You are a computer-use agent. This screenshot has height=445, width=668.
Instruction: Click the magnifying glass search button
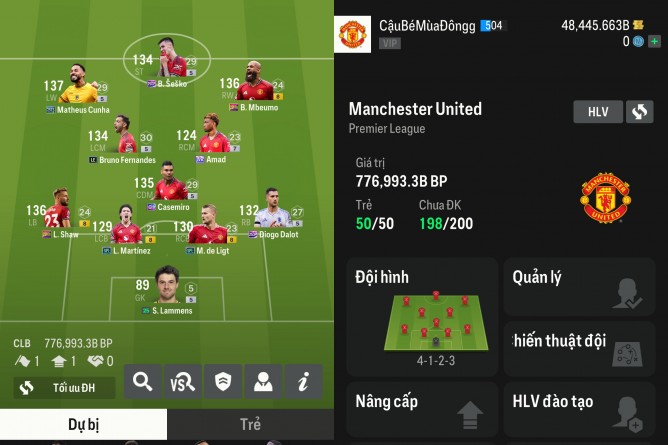click(x=143, y=381)
